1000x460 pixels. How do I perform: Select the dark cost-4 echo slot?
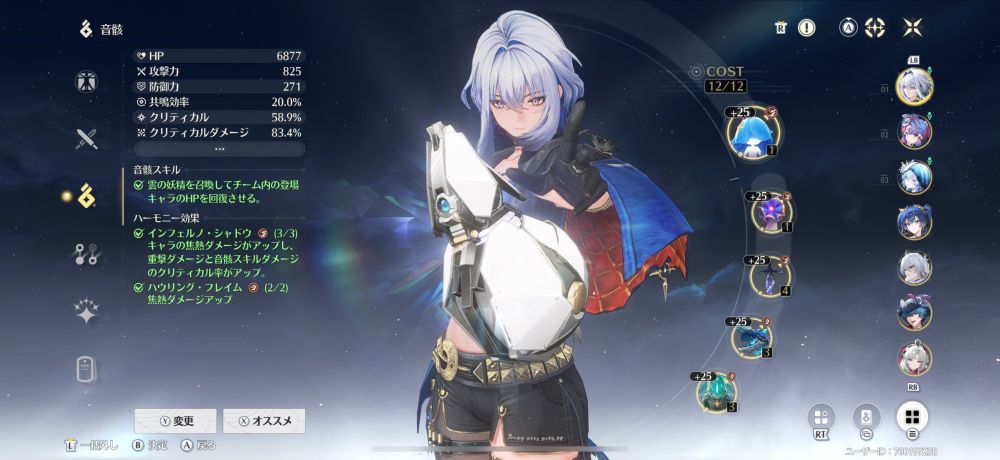click(772, 276)
